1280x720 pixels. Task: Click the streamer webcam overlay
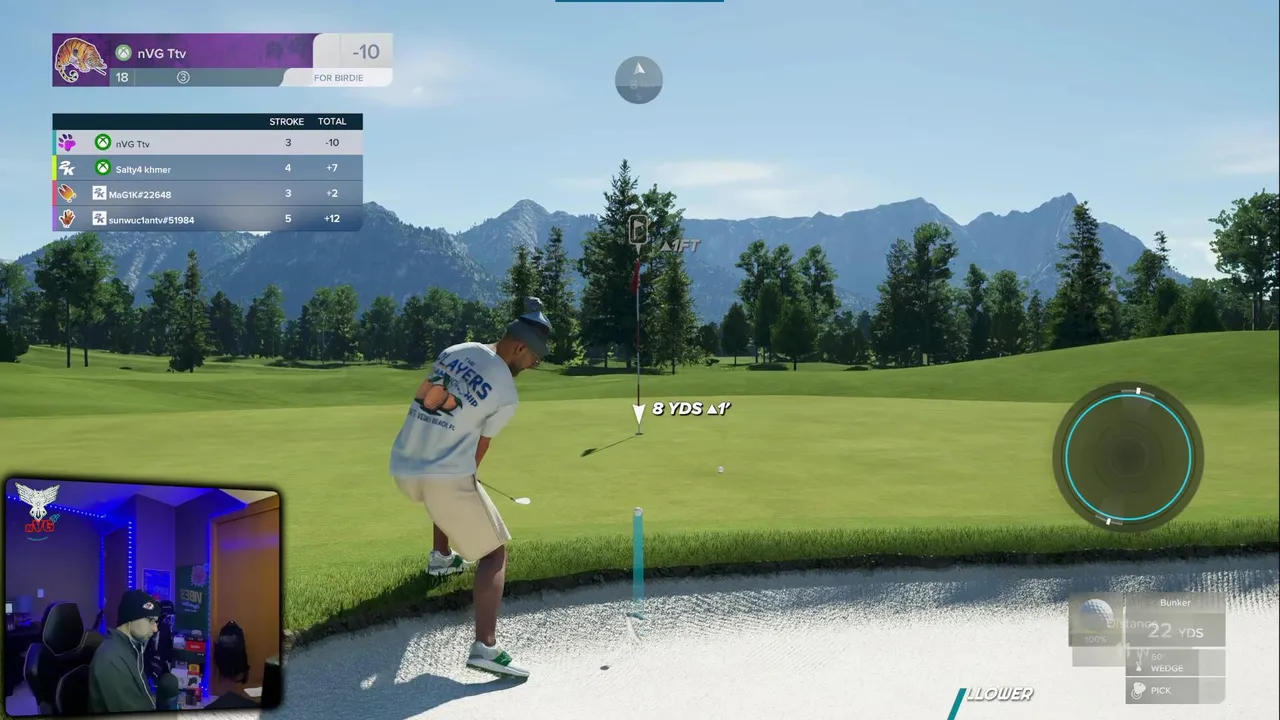143,596
